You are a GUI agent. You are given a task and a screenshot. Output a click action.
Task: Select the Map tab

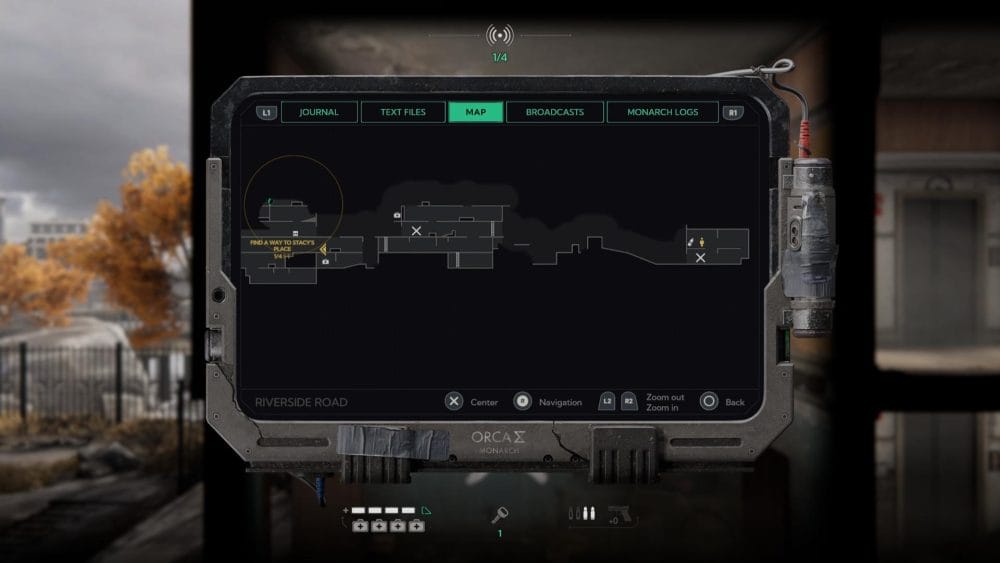point(476,112)
